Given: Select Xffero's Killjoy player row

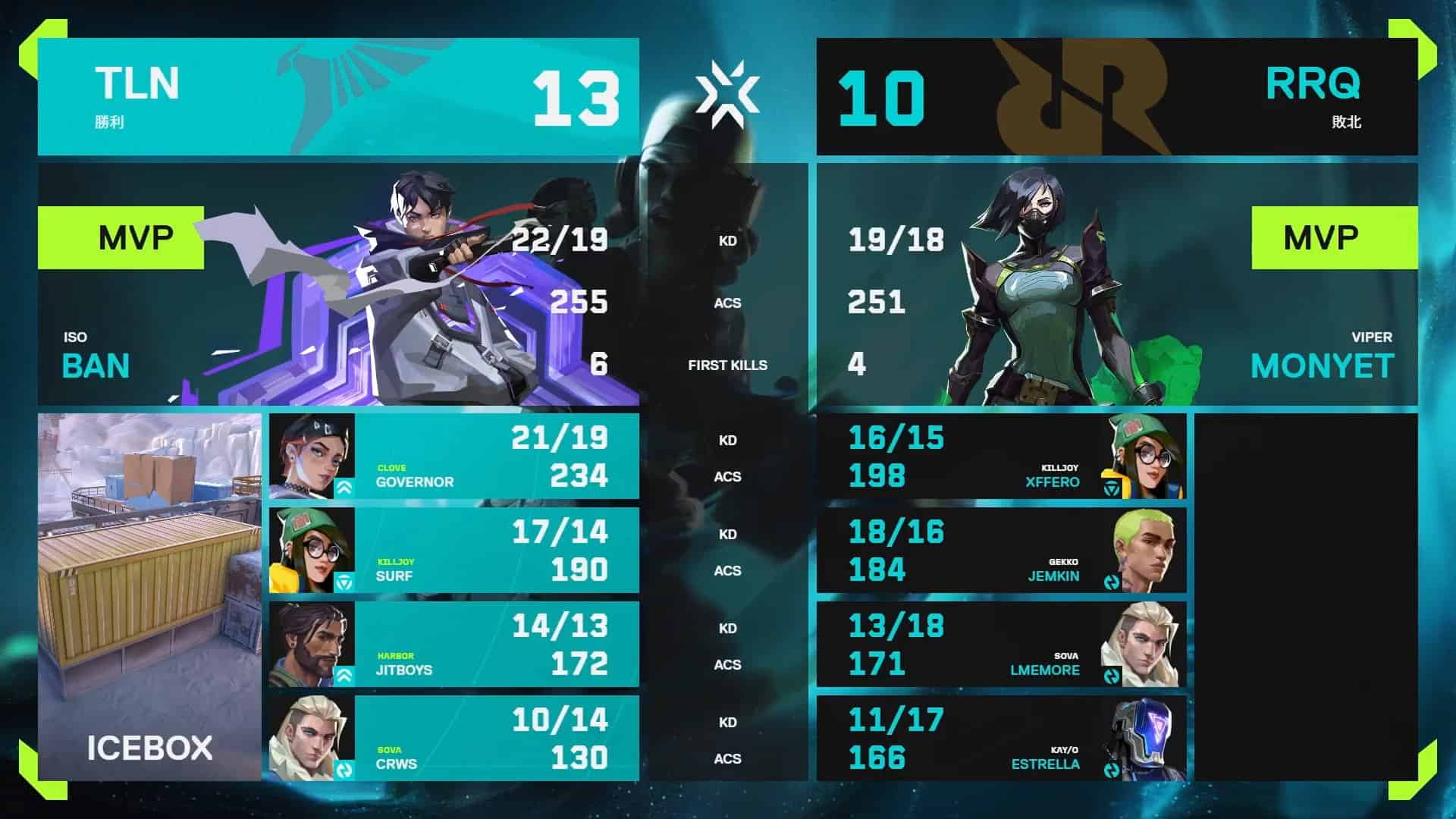Looking at the screenshot, I should click(x=1001, y=457).
